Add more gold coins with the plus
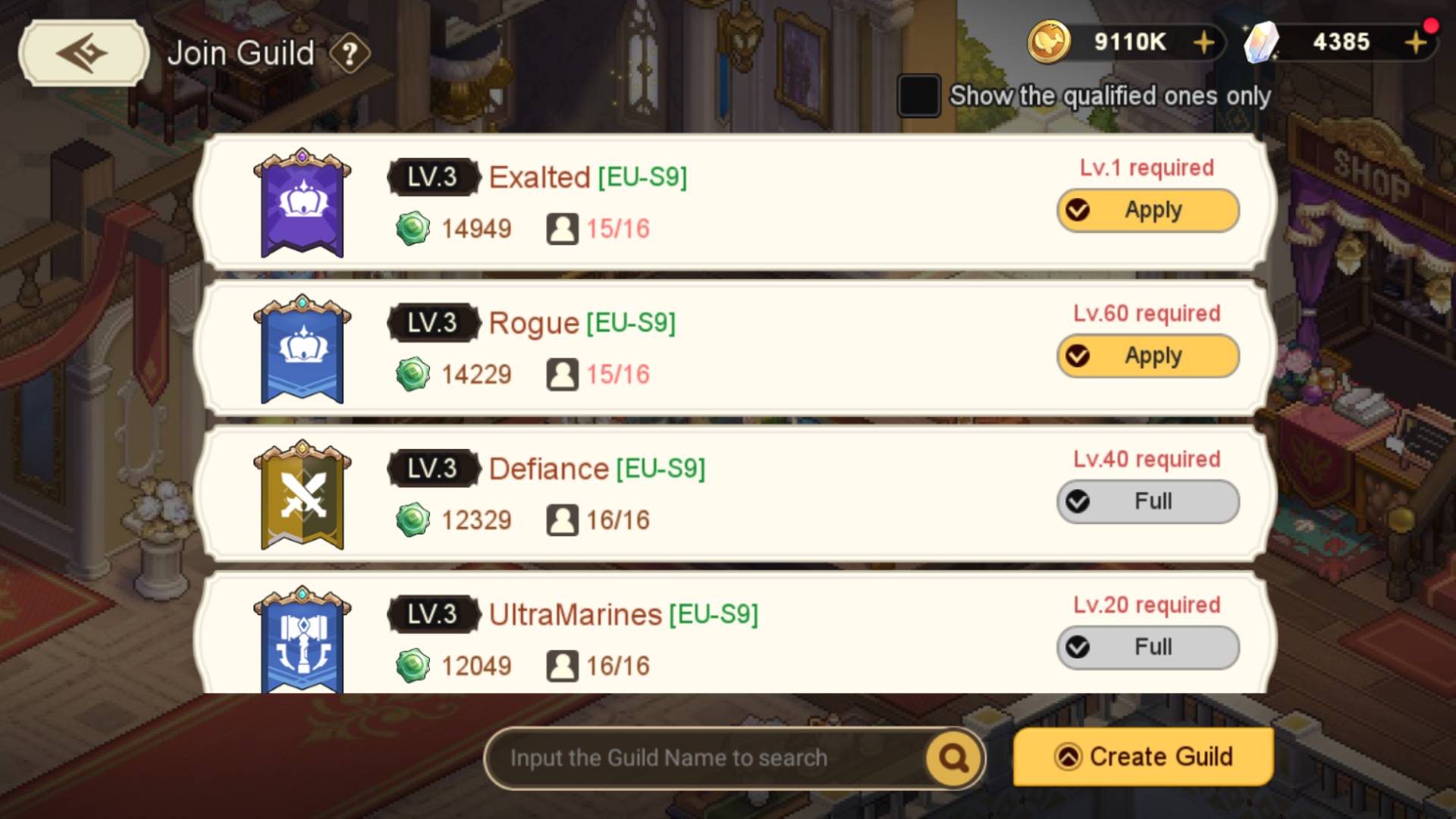 (1203, 42)
